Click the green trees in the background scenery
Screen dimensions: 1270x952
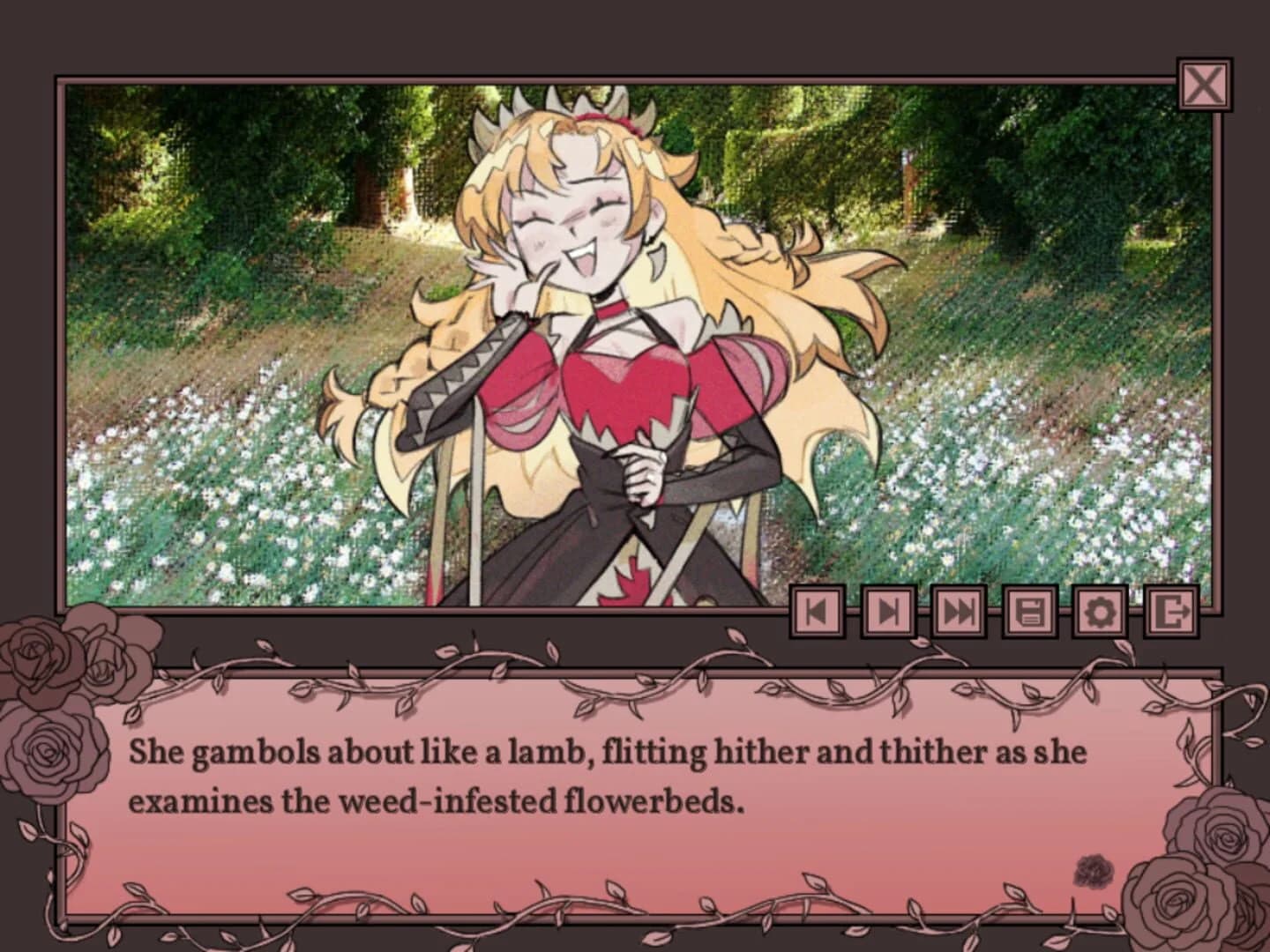[x=1014, y=176]
